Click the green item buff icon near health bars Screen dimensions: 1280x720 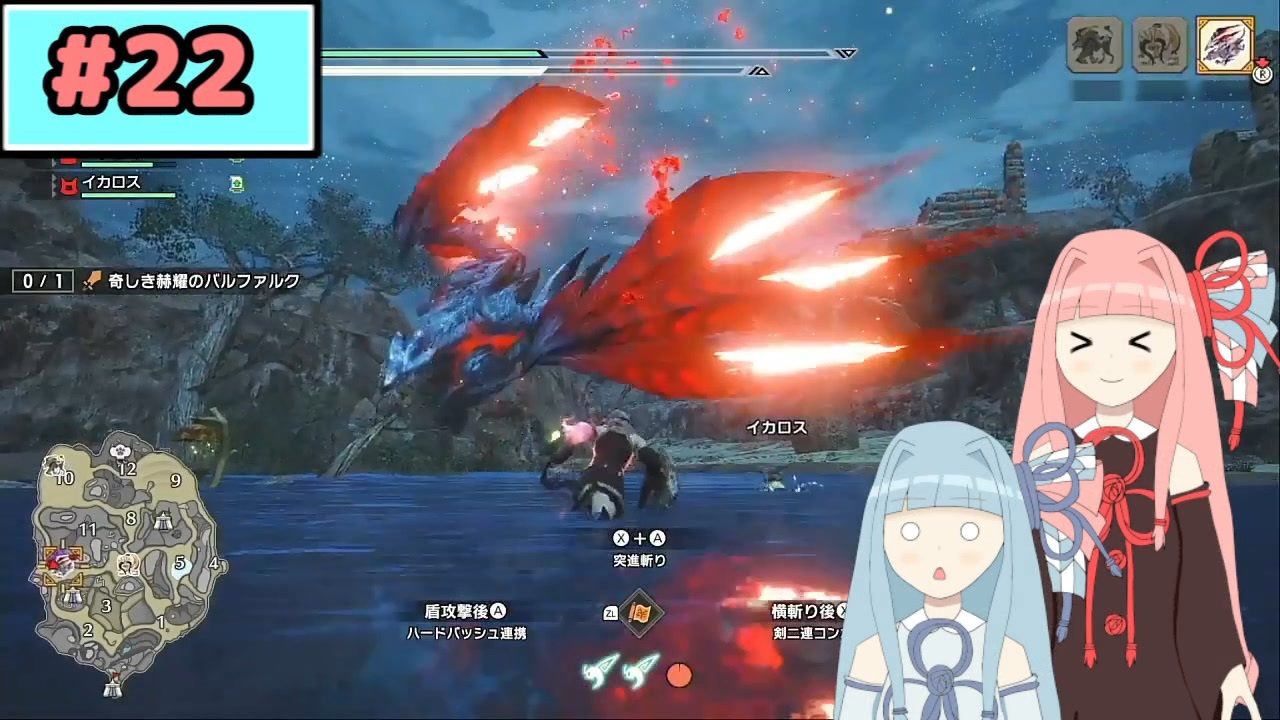tap(236, 185)
